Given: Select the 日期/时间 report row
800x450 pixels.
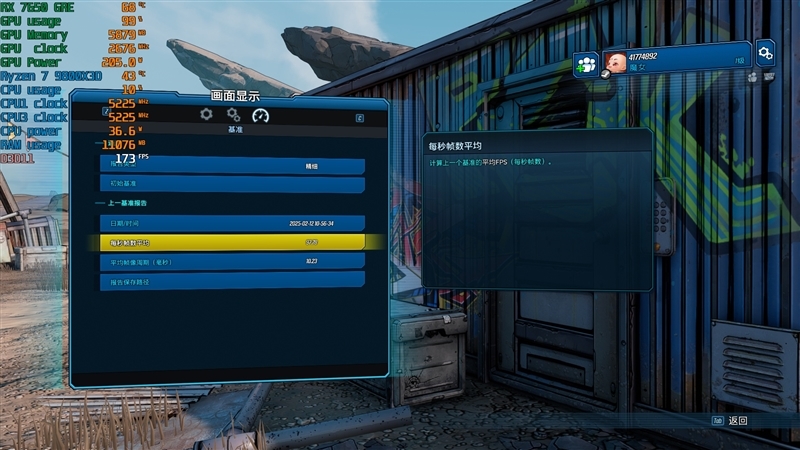Looking at the screenshot, I should point(231,223).
